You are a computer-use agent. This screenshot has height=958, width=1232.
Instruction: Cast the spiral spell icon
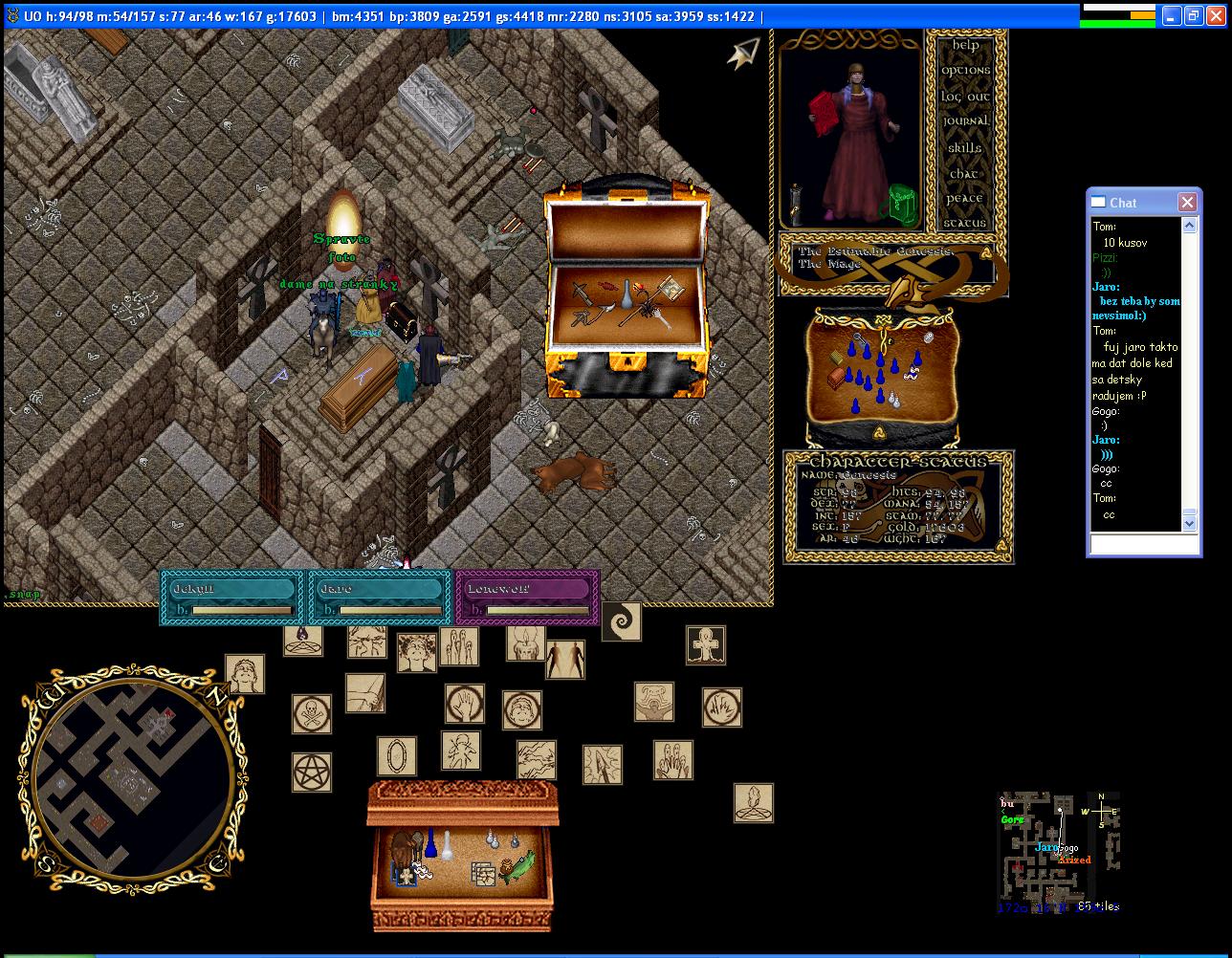tap(621, 621)
